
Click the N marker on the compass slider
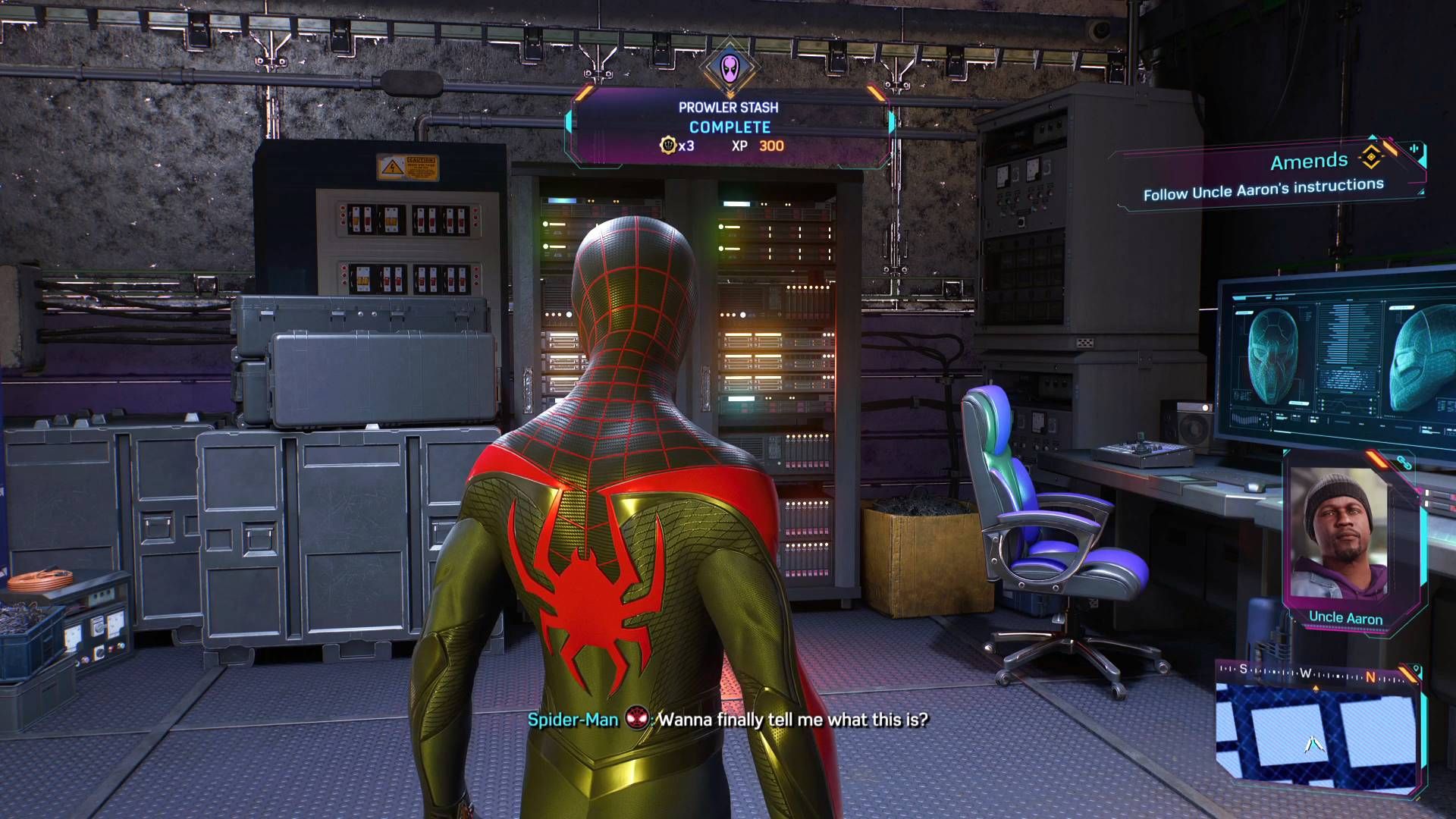tap(1370, 677)
